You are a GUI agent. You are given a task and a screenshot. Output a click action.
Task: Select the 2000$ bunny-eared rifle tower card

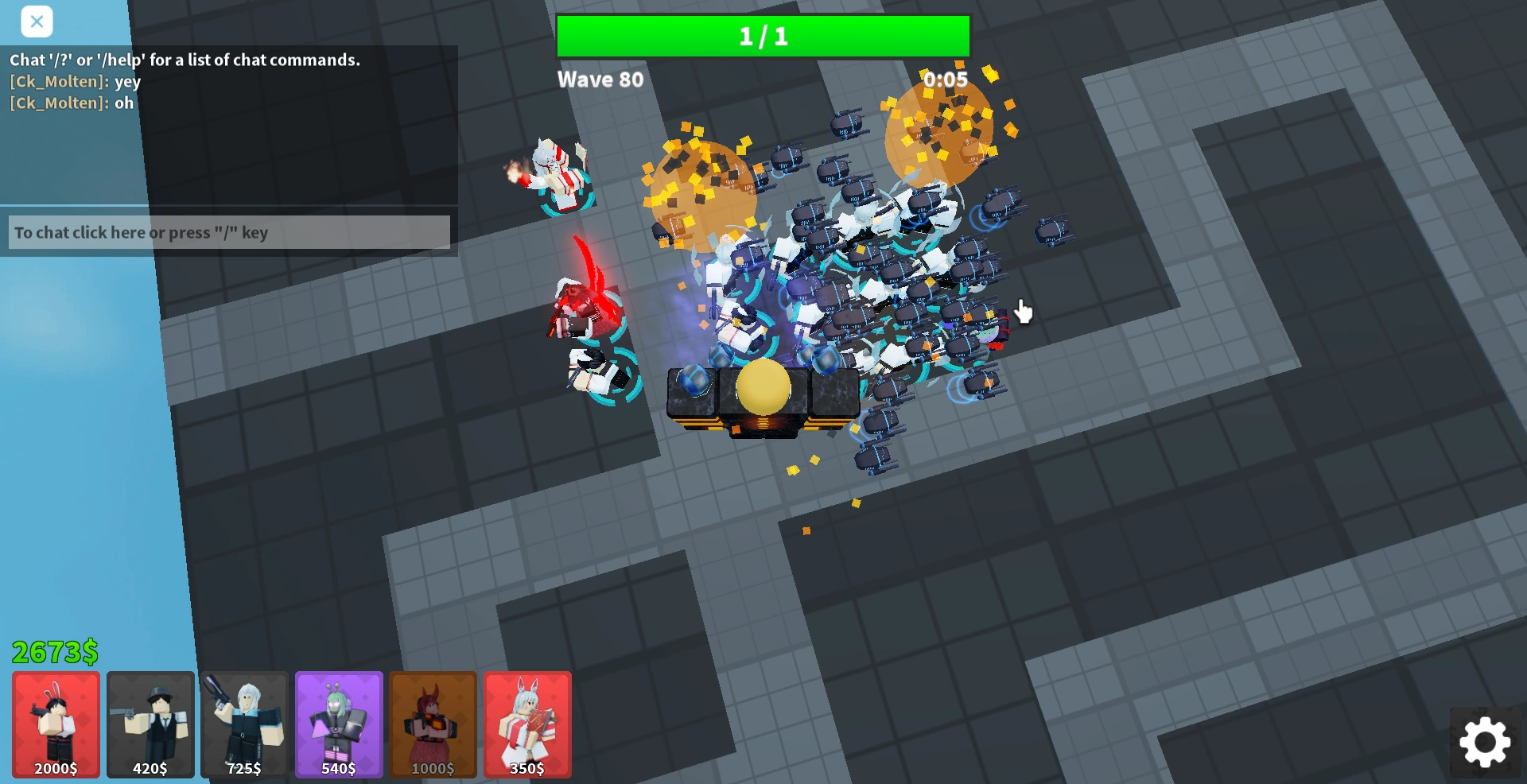pos(54,724)
